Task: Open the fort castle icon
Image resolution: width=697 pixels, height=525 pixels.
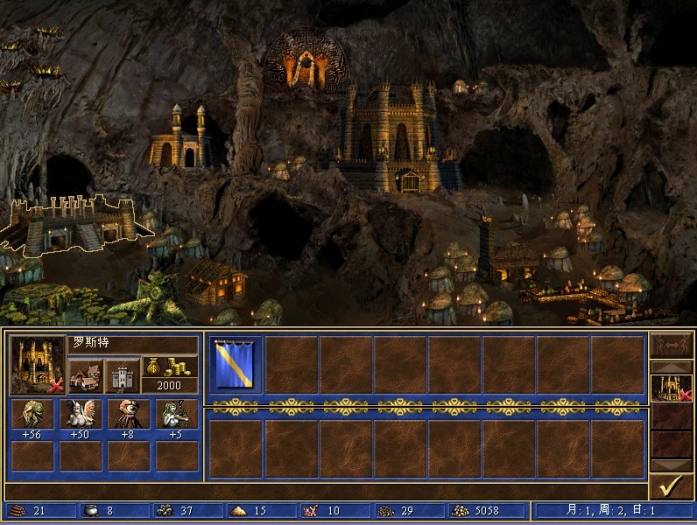Action: coord(121,377)
